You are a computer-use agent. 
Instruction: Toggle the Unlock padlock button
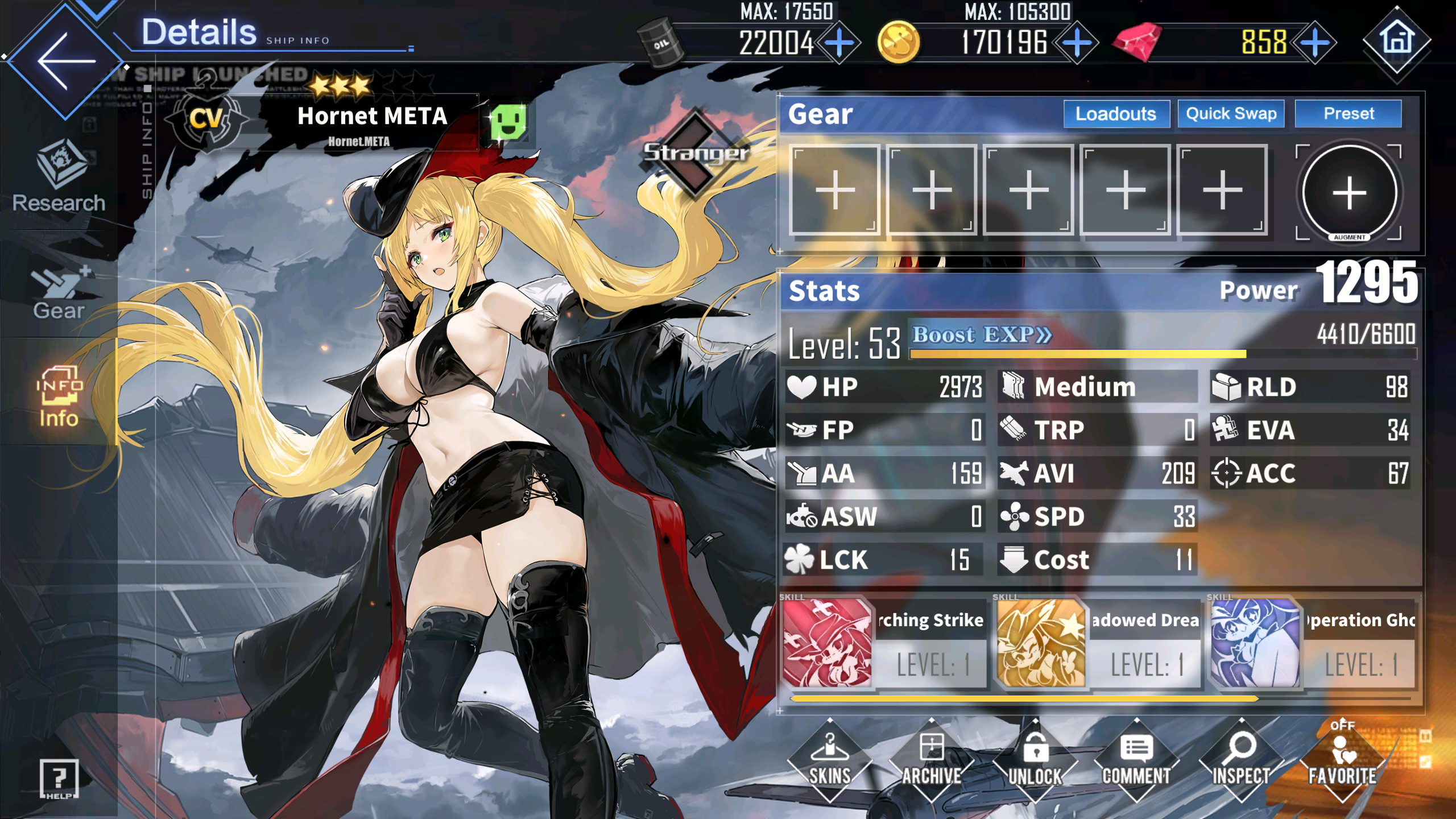(1035, 760)
